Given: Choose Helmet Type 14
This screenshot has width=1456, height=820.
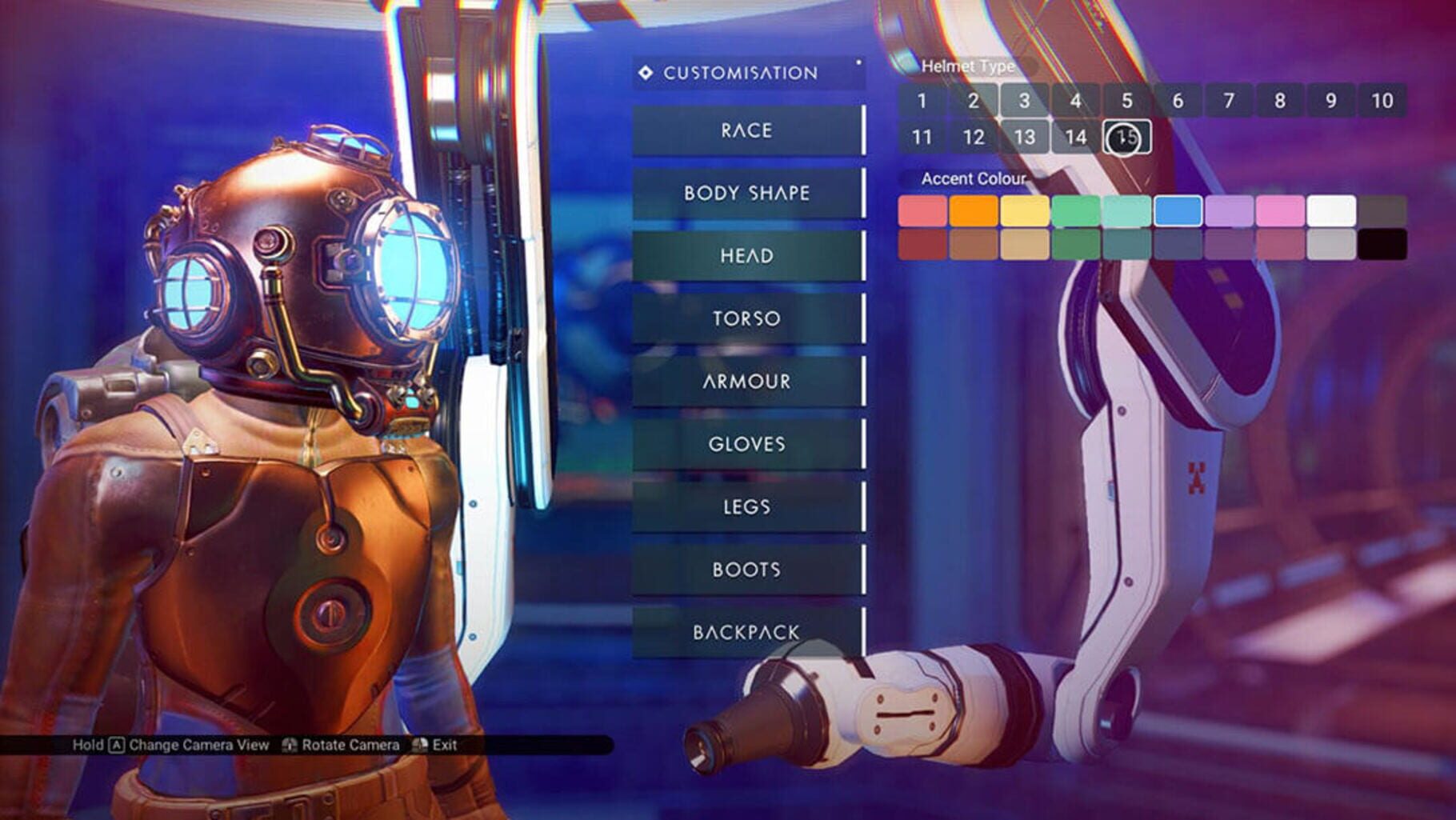Looking at the screenshot, I should click(1077, 137).
